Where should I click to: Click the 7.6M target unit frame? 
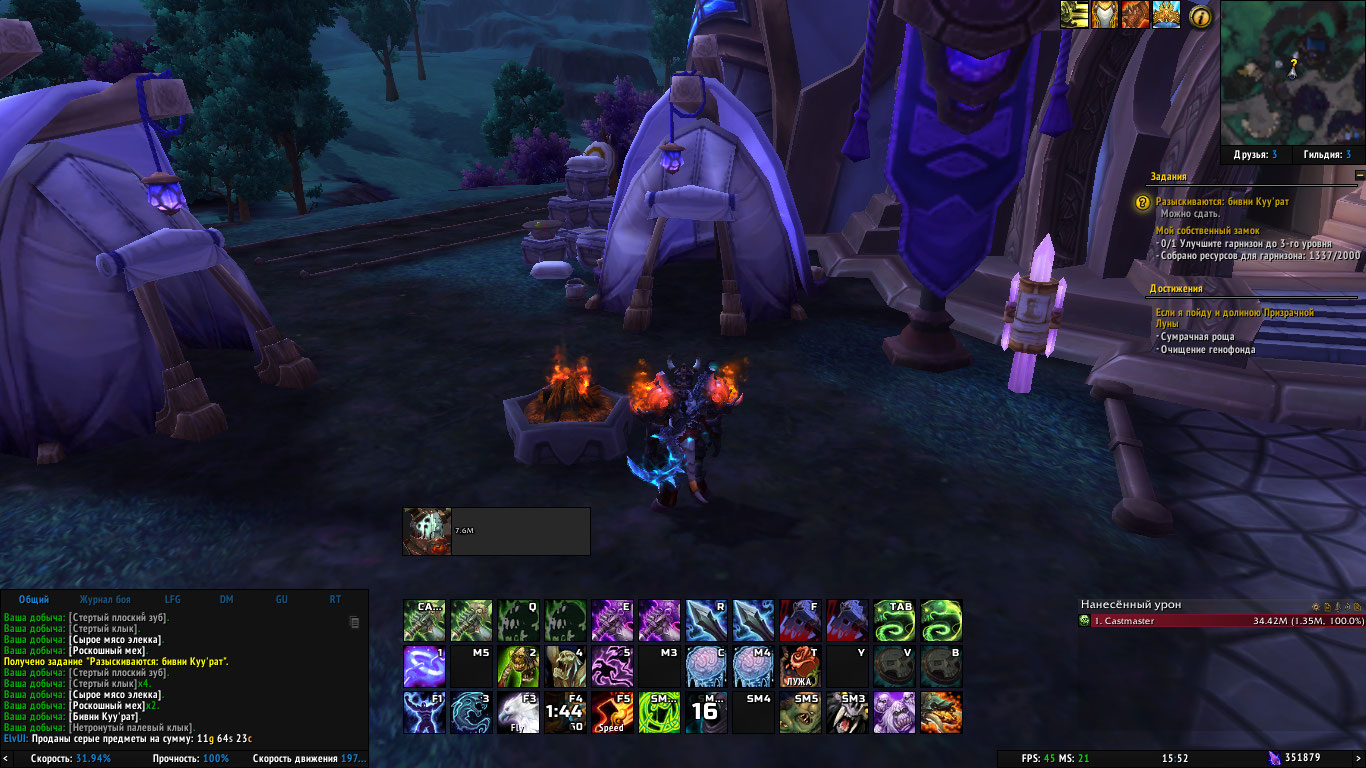(496, 531)
